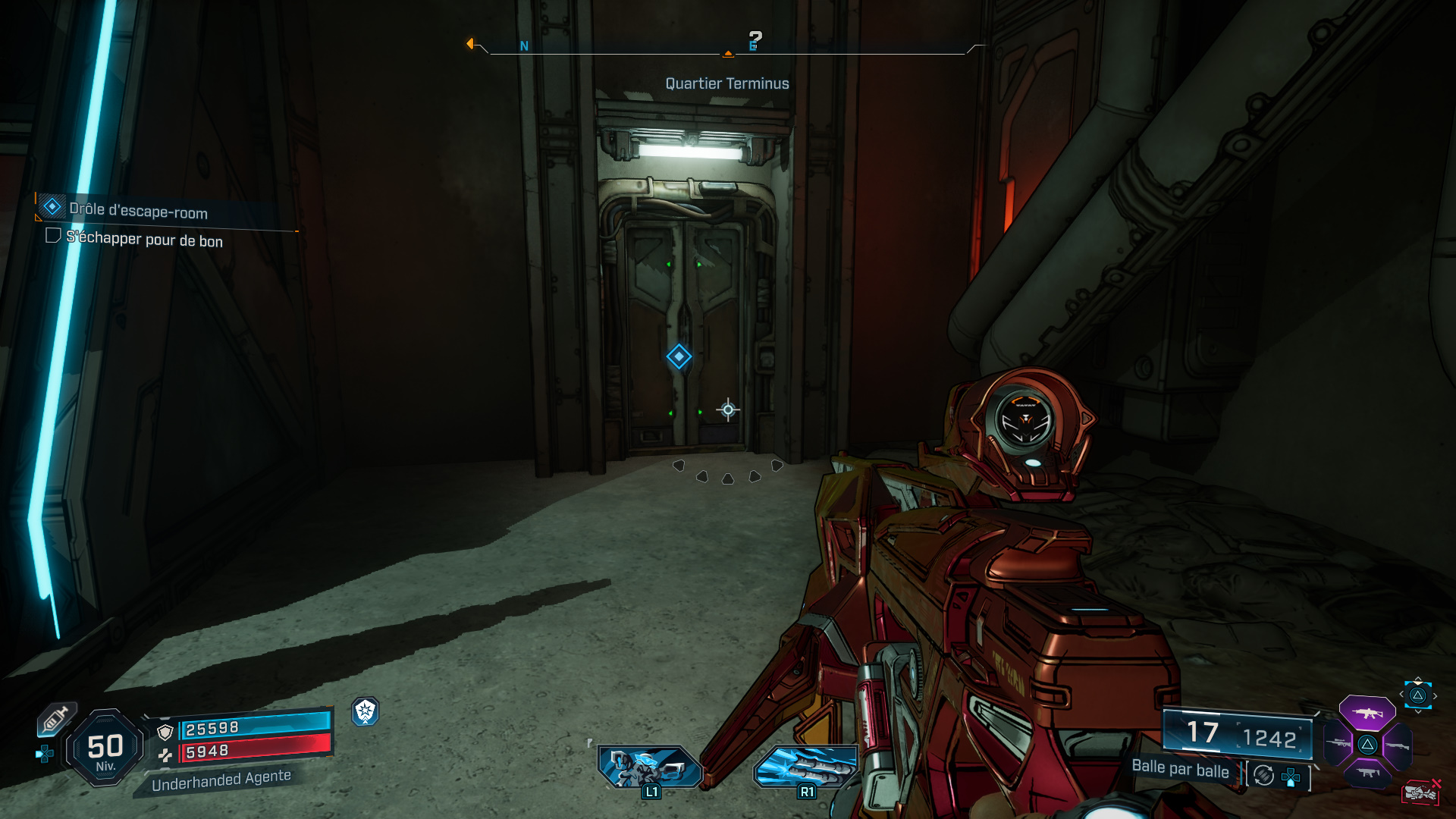Click the Quartier Terminus location label
This screenshot has width=1456, height=819.
click(x=726, y=83)
